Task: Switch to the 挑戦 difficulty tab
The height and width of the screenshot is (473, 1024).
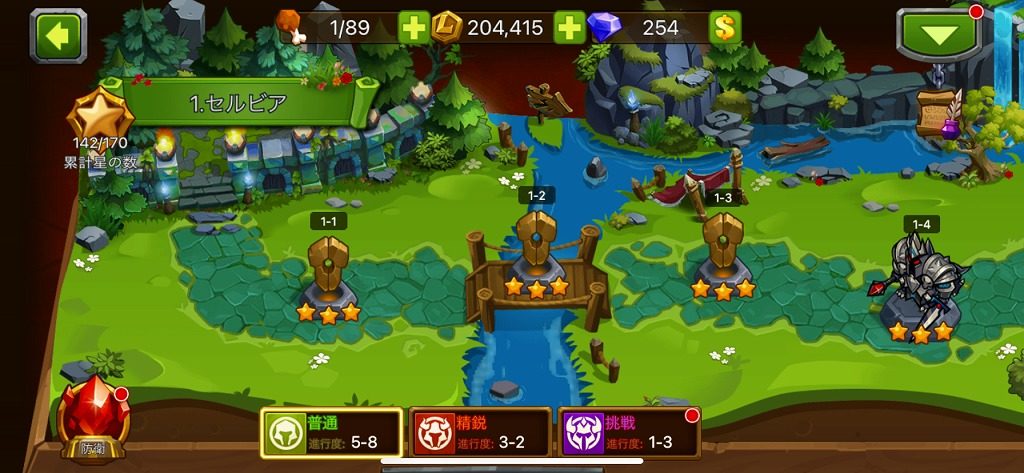Action: point(629,433)
